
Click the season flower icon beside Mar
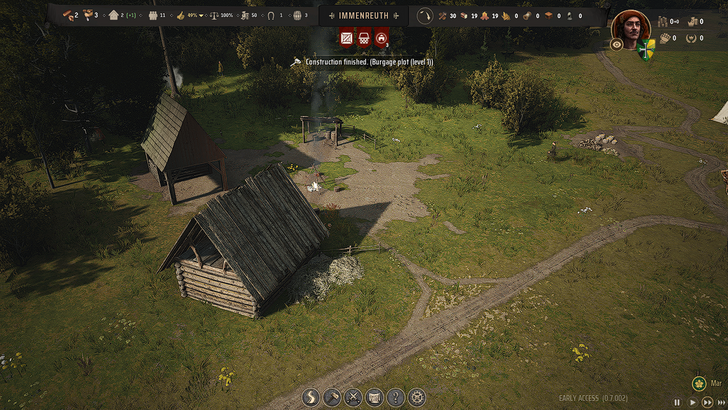click(x=700, y=383)
